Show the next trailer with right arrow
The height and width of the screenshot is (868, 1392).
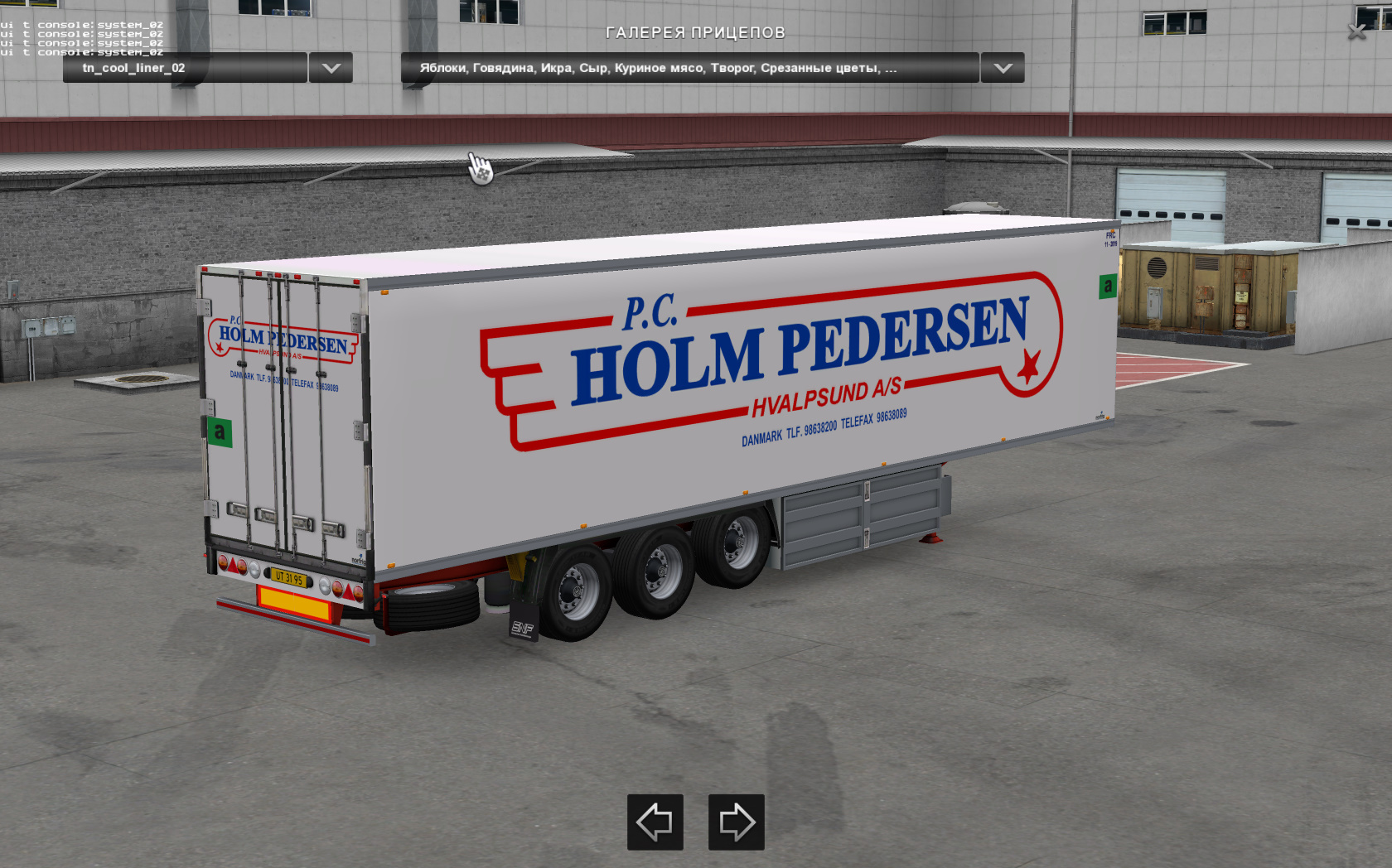pos(736,822)
